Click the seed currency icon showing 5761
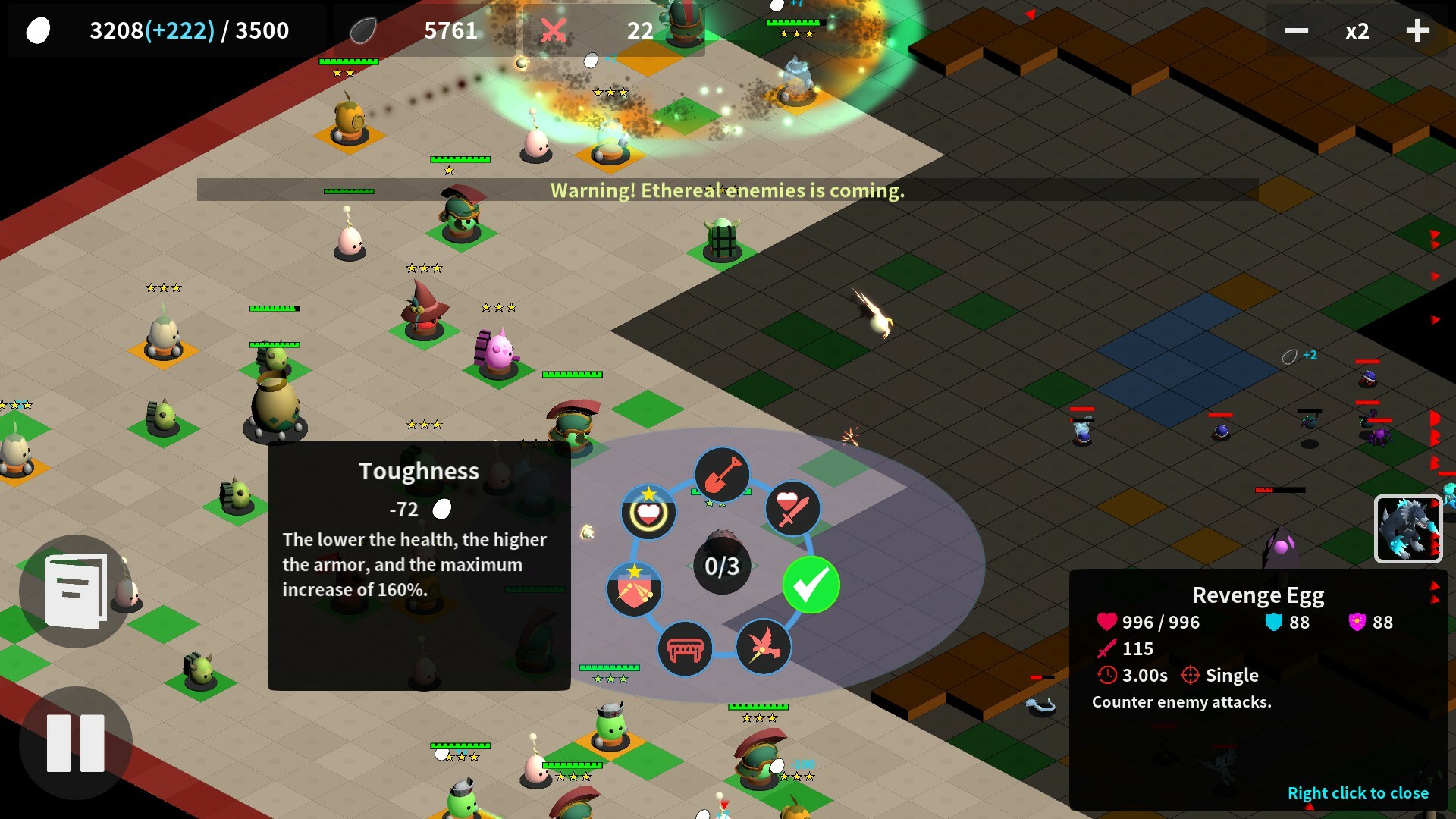 [363, 30]
